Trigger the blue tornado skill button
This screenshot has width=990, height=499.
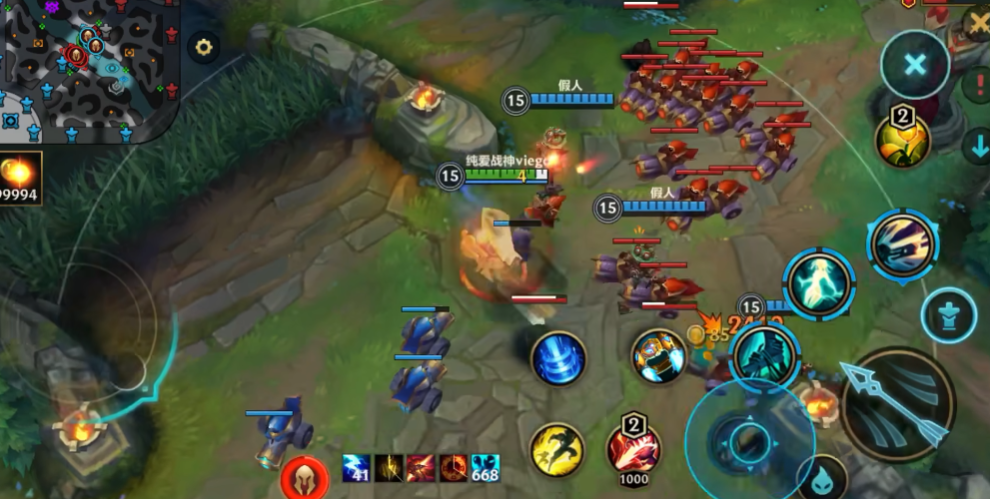558,358
